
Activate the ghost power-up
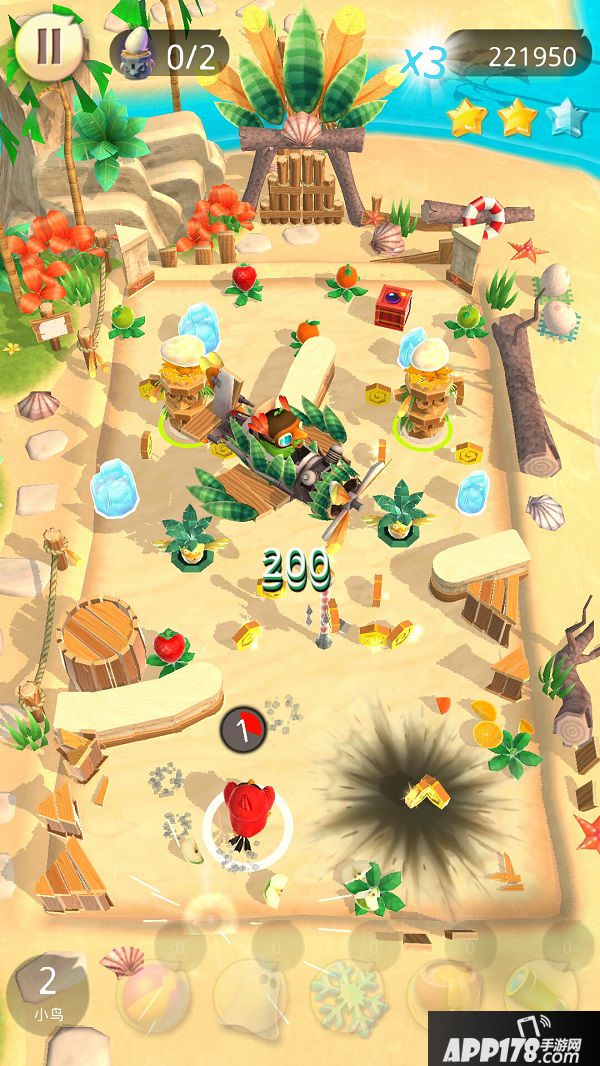point(249,993)
